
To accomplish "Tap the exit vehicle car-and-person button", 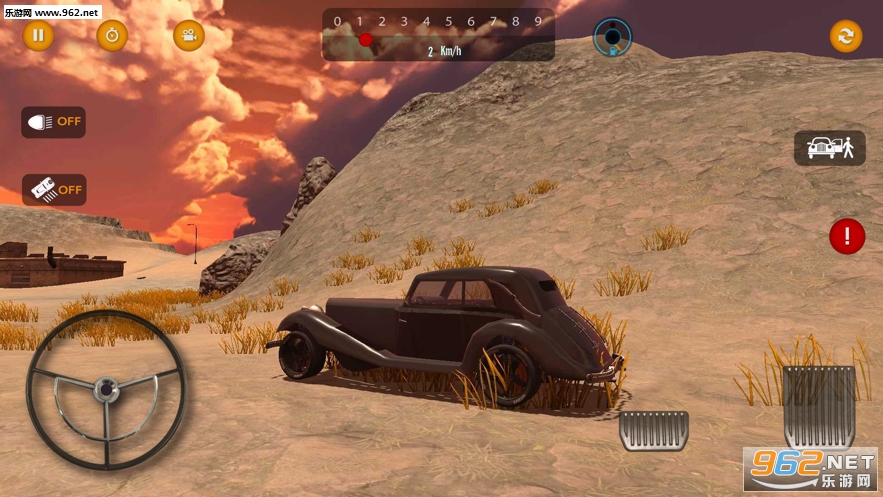I will [829, 148].
